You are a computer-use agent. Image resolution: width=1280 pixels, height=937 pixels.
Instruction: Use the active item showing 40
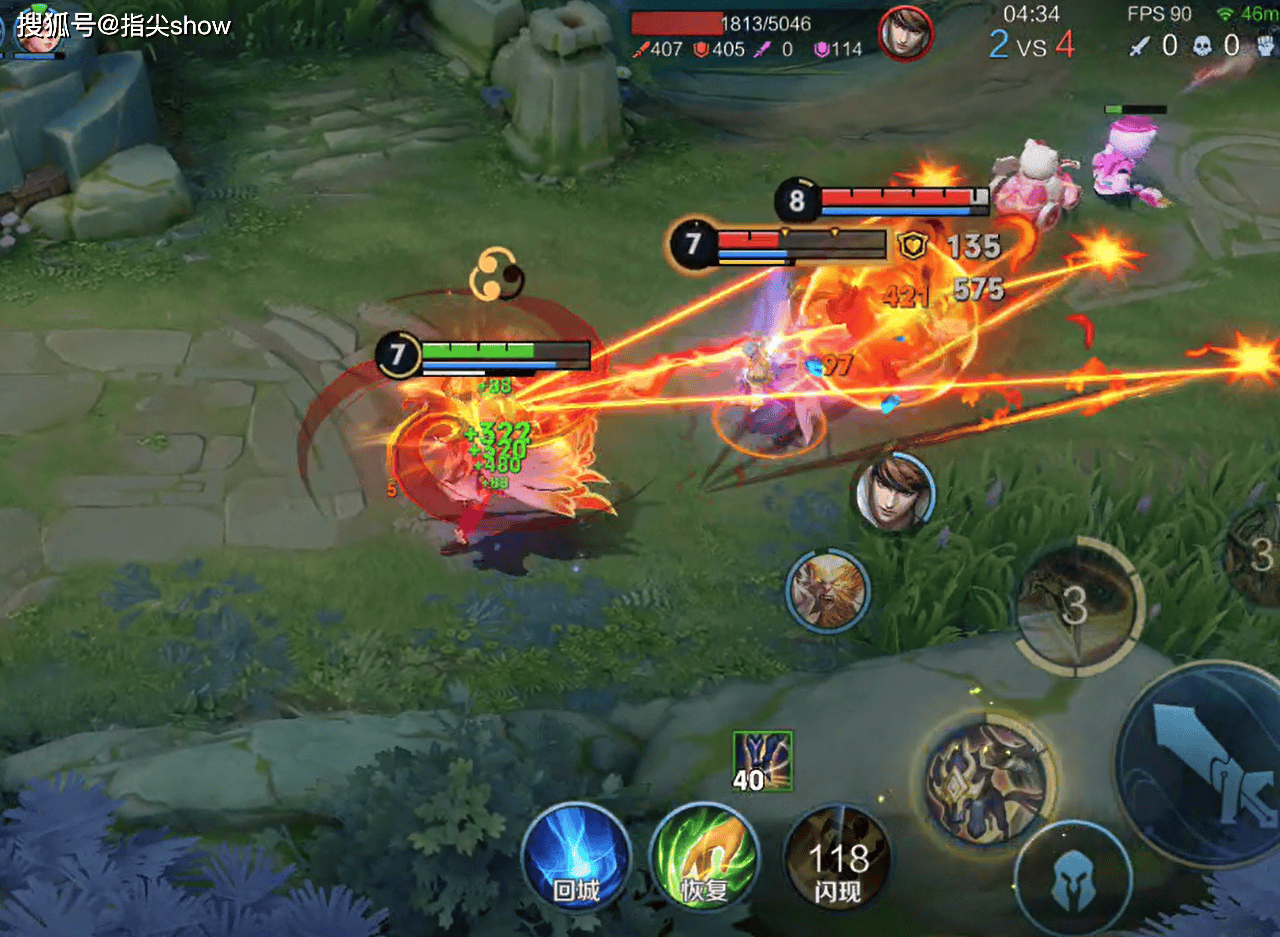coord(762,761)
